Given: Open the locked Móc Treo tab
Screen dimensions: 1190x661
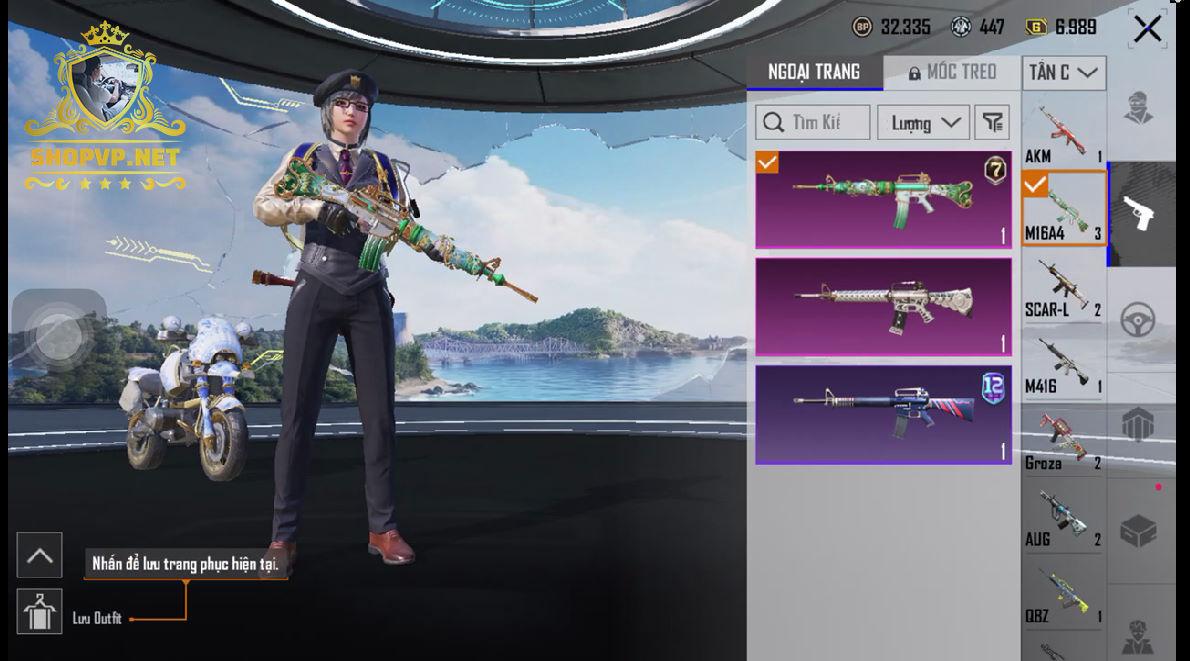Looking at the screenshot, I should 952,72.
